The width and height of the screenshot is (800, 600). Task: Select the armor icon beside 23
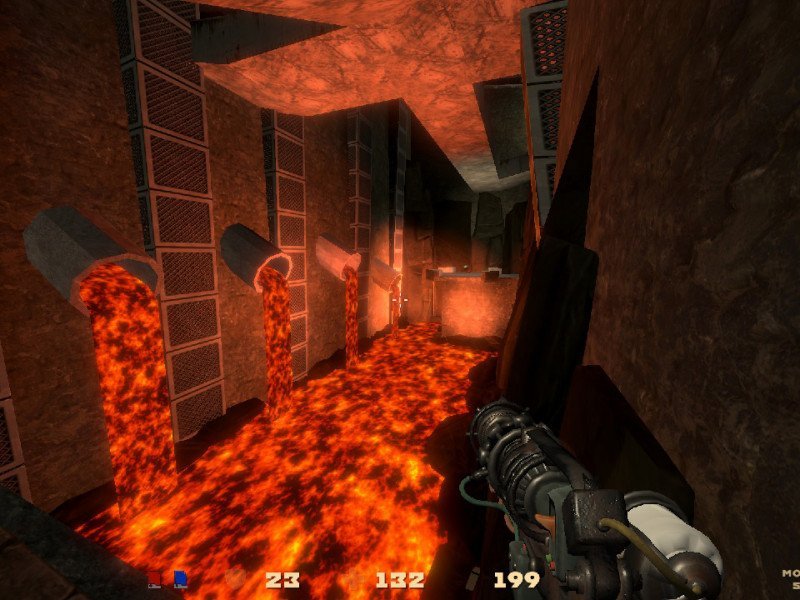tap(235, 579)
